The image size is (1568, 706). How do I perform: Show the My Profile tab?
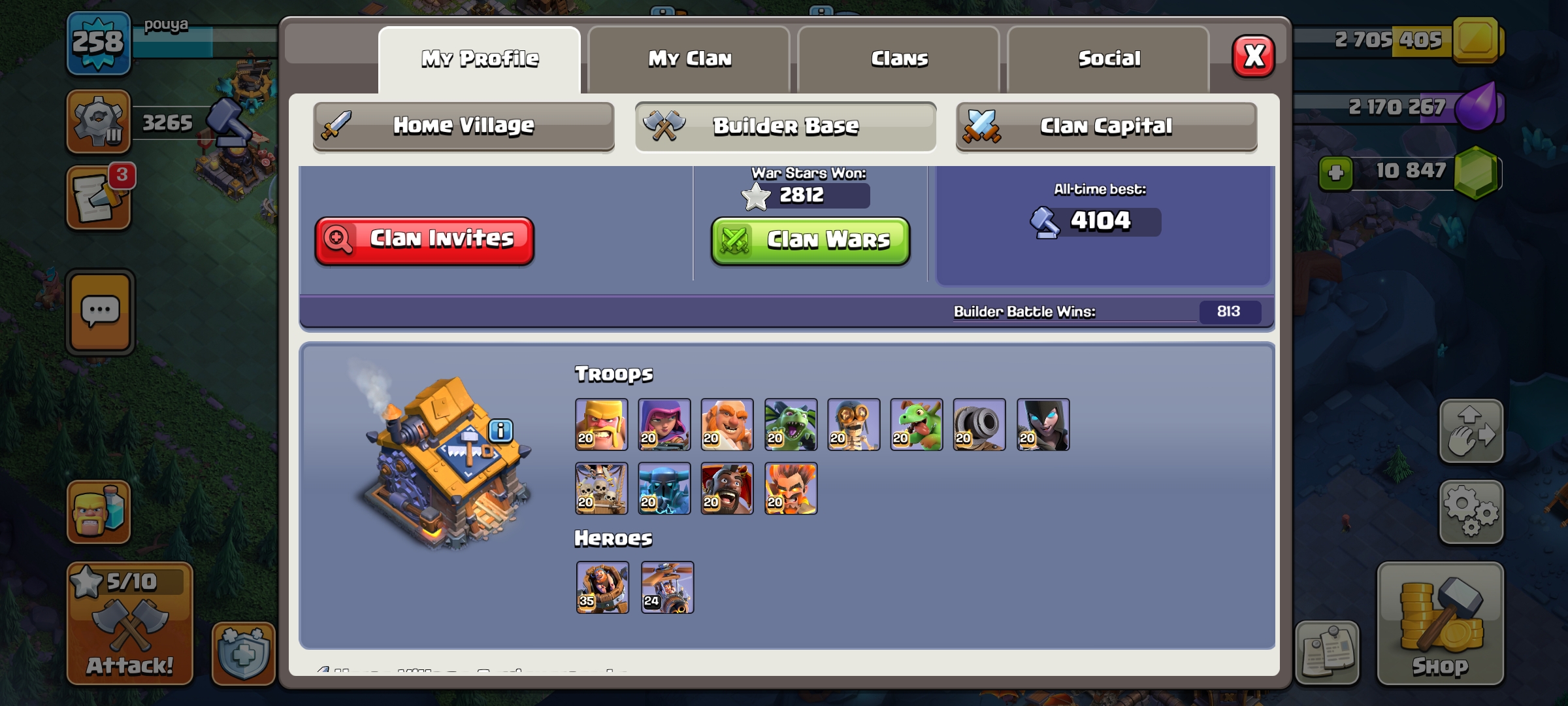[480, 59]
